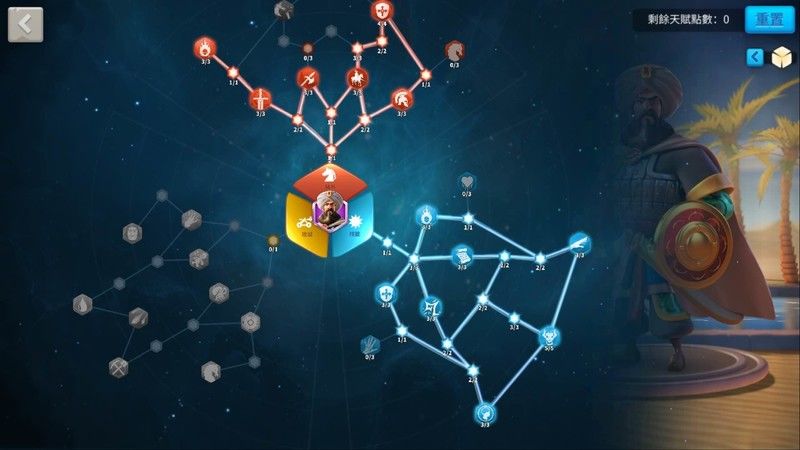
Task: Select the blue shield talent node
Action: tap(385, 293)
